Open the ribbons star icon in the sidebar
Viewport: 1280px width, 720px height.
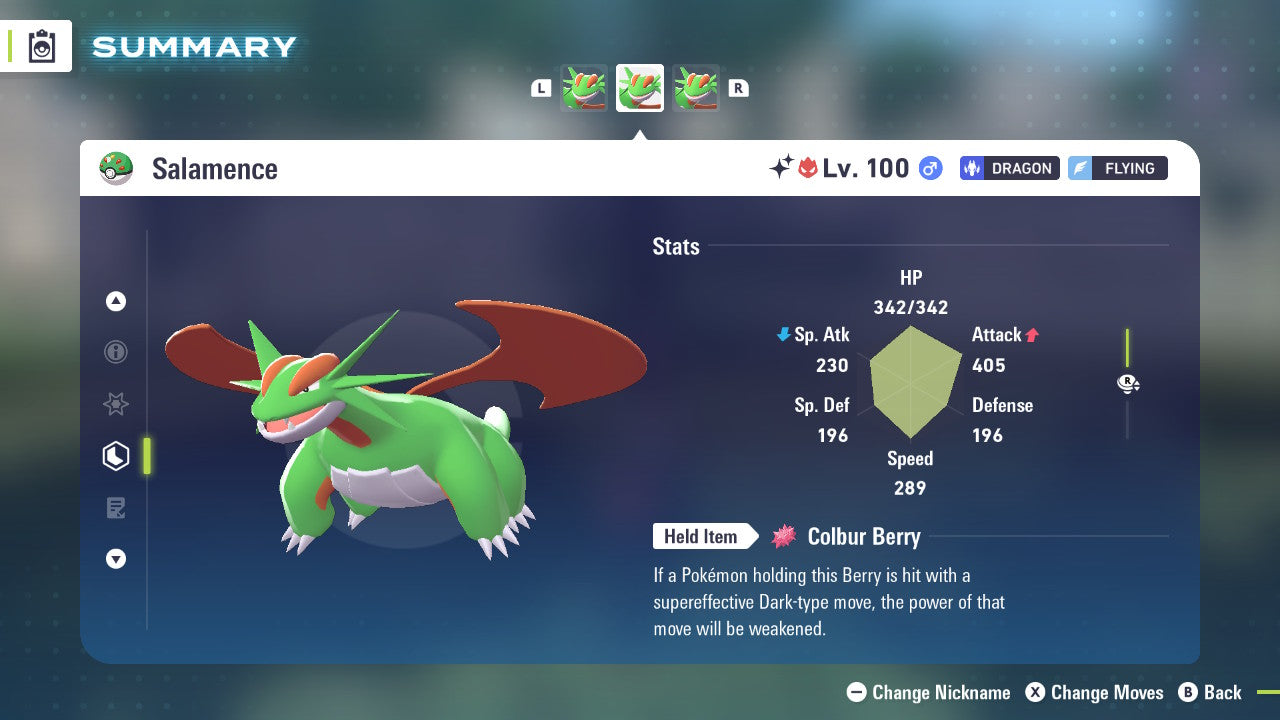(116, 404)
